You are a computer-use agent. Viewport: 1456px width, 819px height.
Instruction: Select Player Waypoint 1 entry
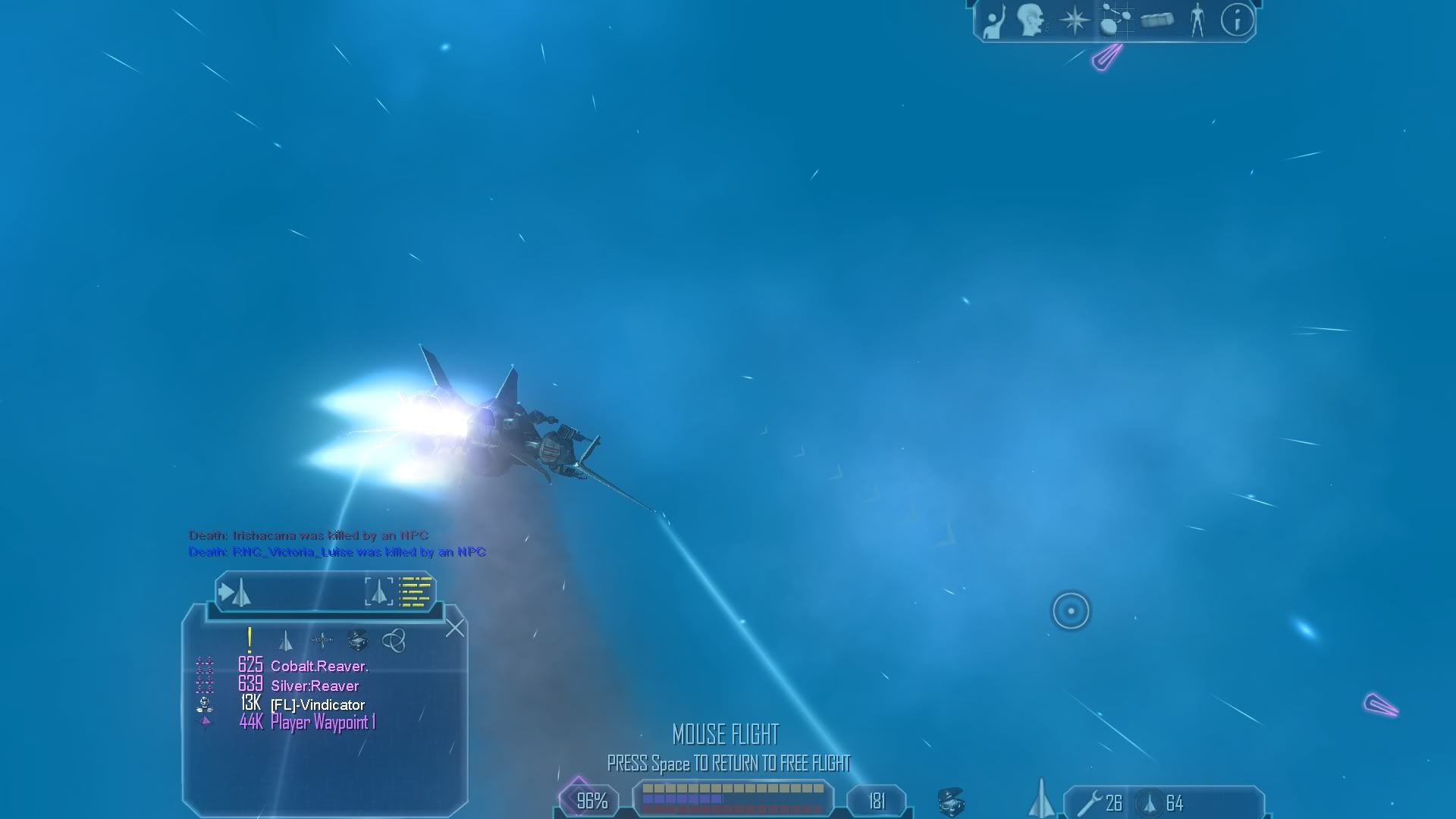coord(323,723)
